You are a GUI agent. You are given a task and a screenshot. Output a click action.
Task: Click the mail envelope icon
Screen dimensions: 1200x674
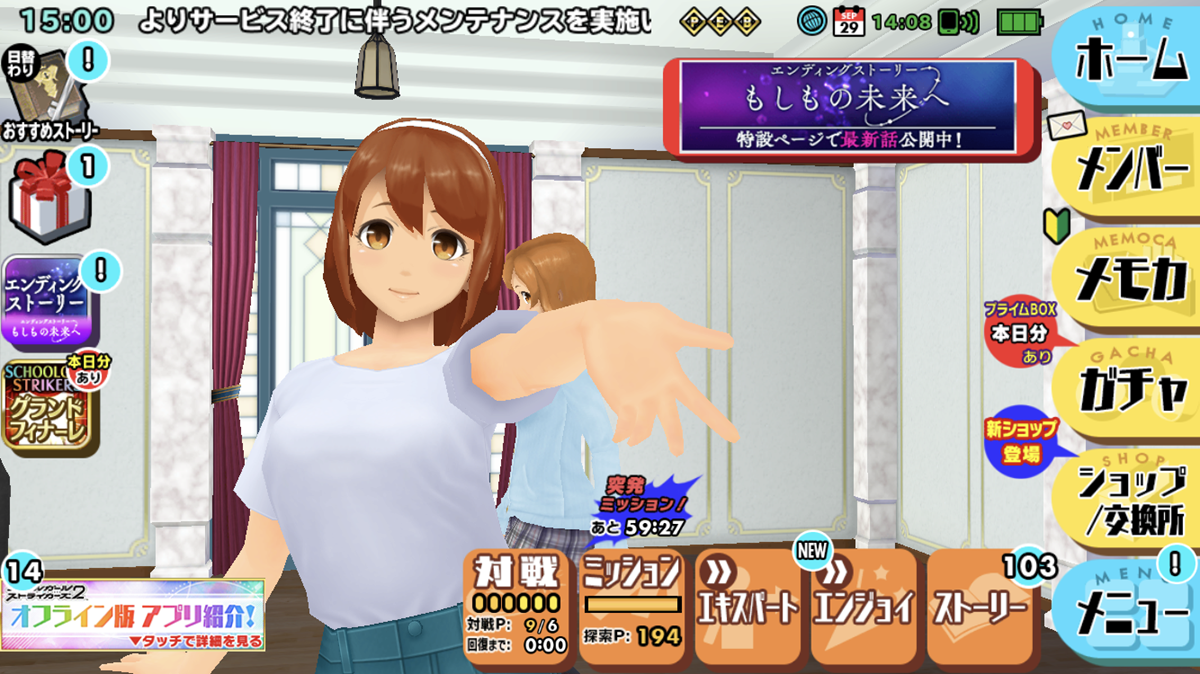pyautogui.click(x=1066, y=126)
